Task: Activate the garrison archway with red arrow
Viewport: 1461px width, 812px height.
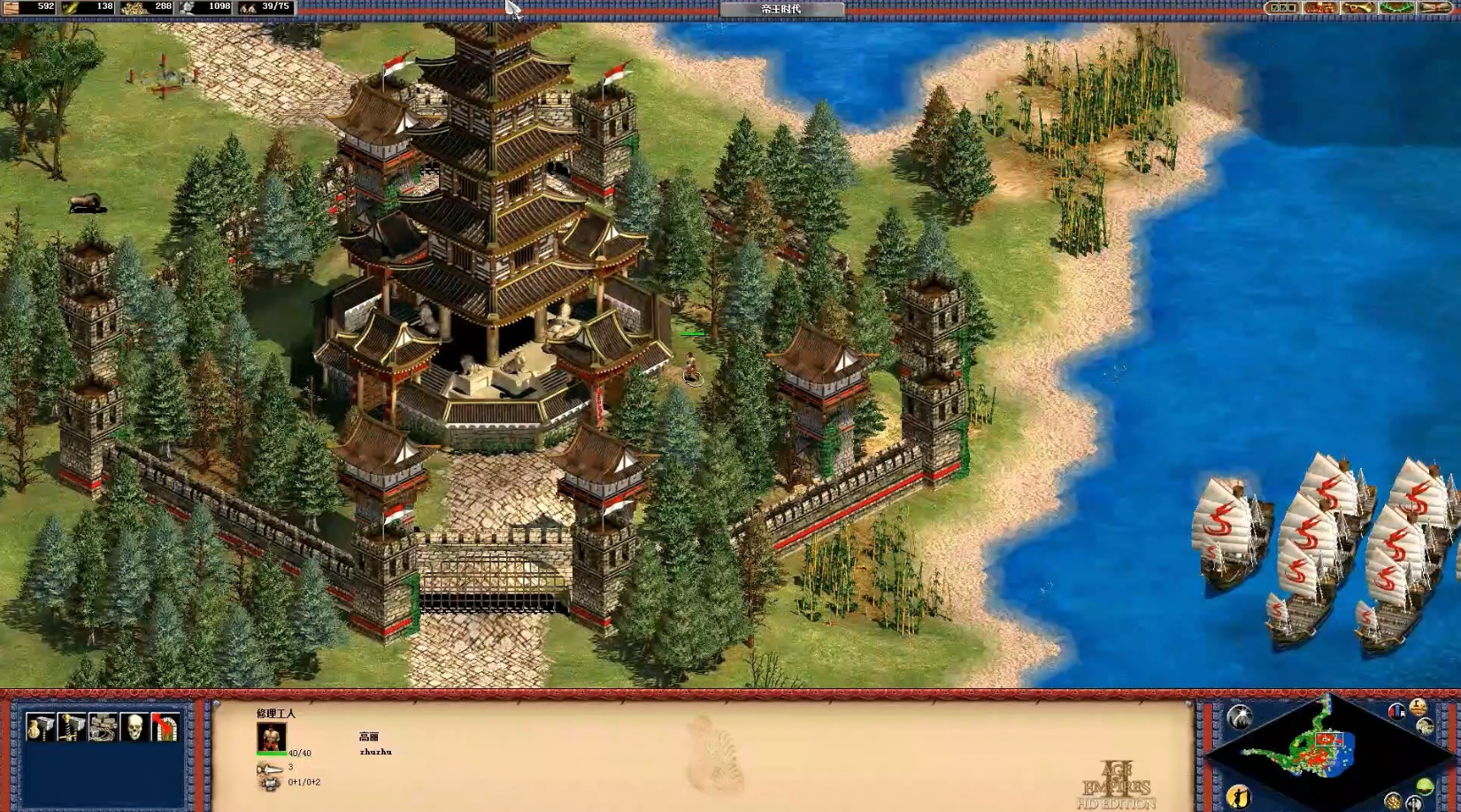Action: tap(165, 727)
